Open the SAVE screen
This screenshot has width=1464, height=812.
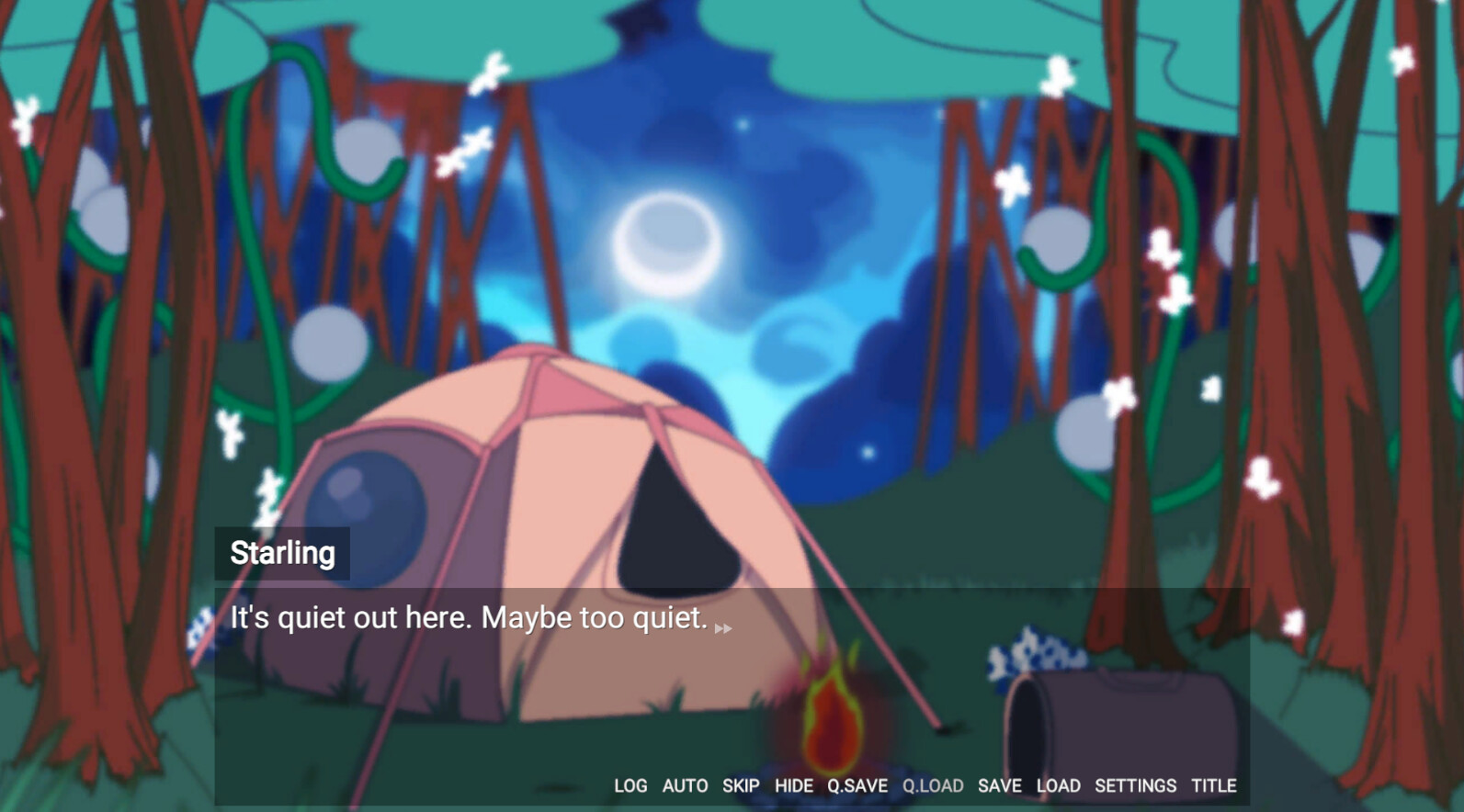1001,786
